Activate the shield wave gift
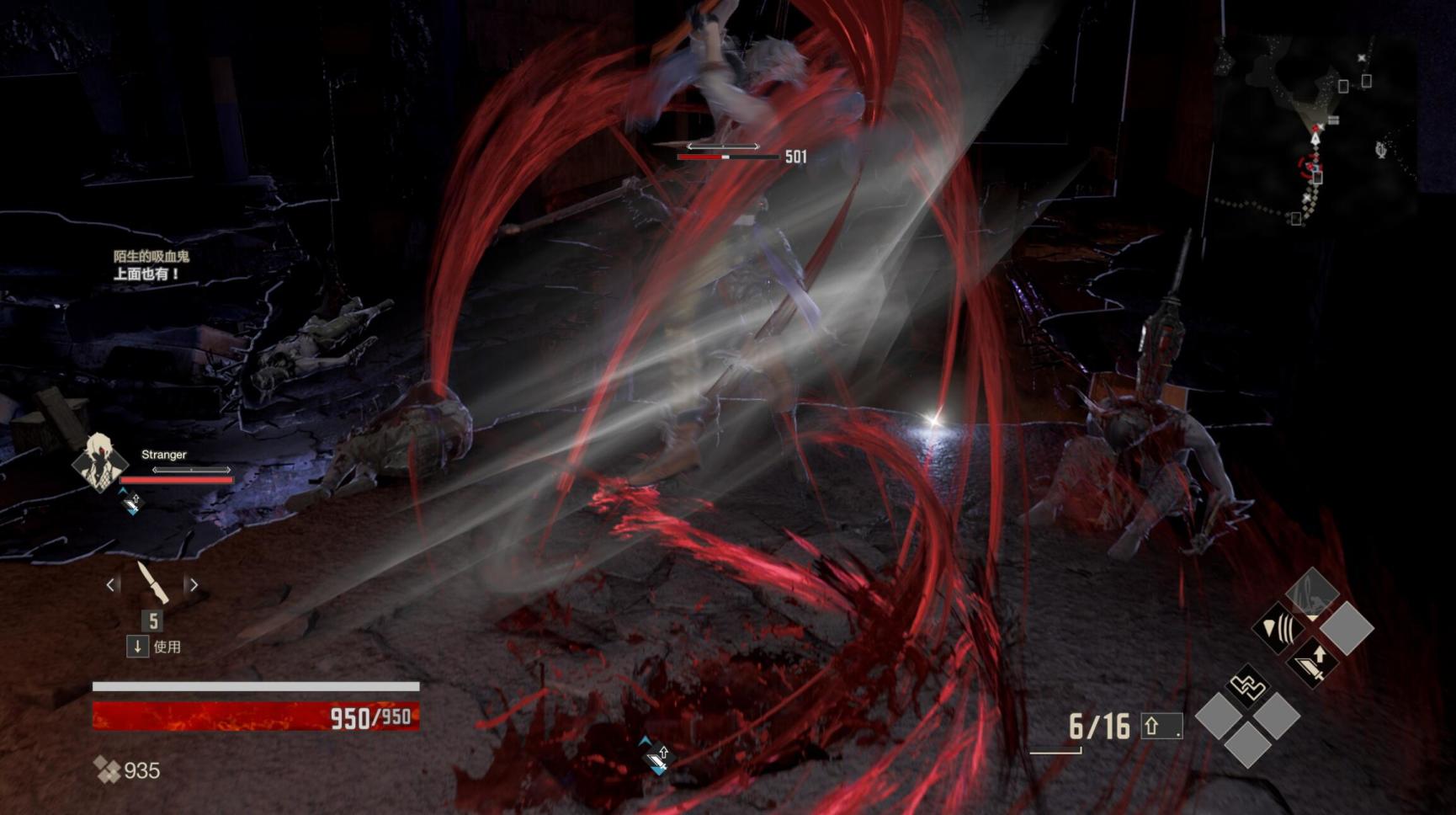Viewport: 1456px width, 815px height. click(x=1278, y=628)
